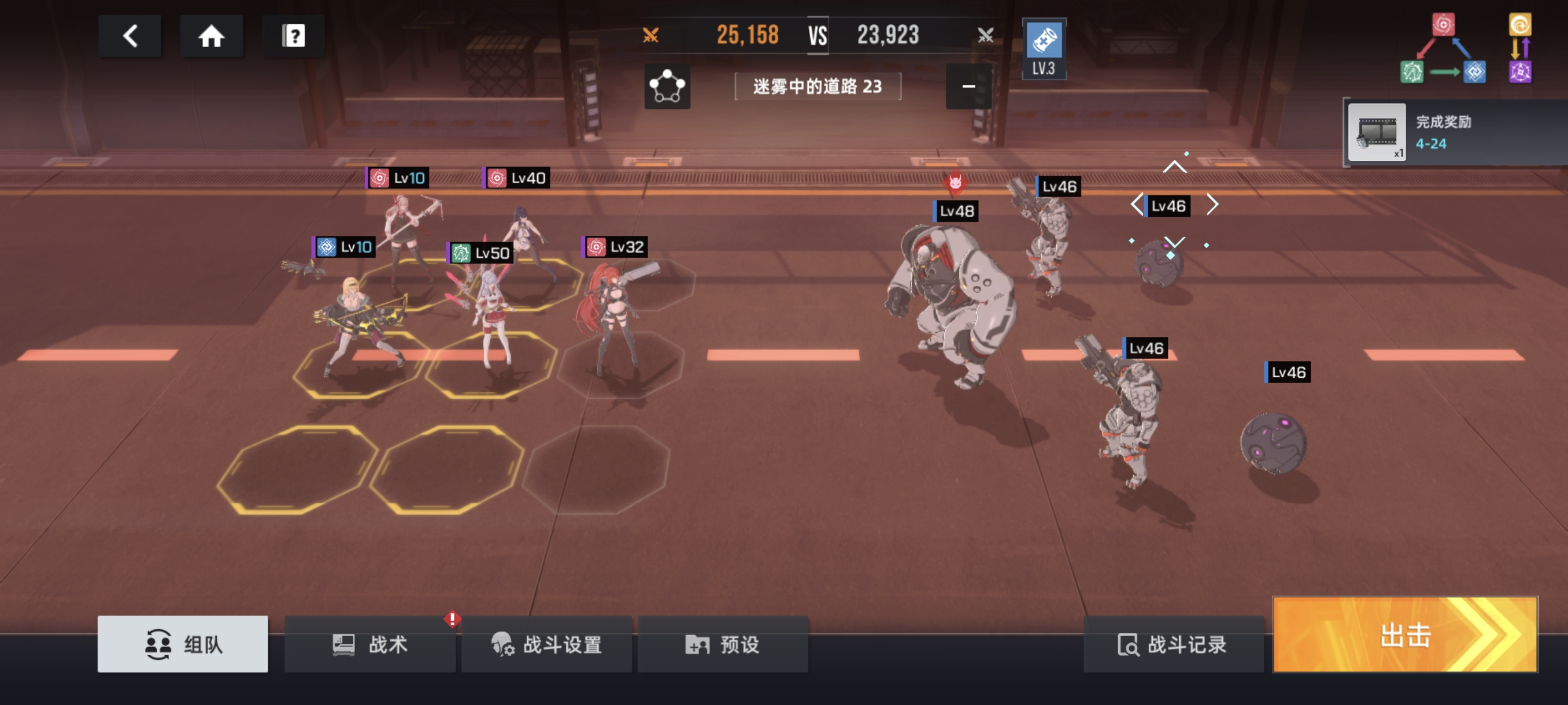The height and width of the screenshot is (705, 1568).
Task: Click the right arrow by targeted Lv46 enemy
Action: click(1212, 205)
